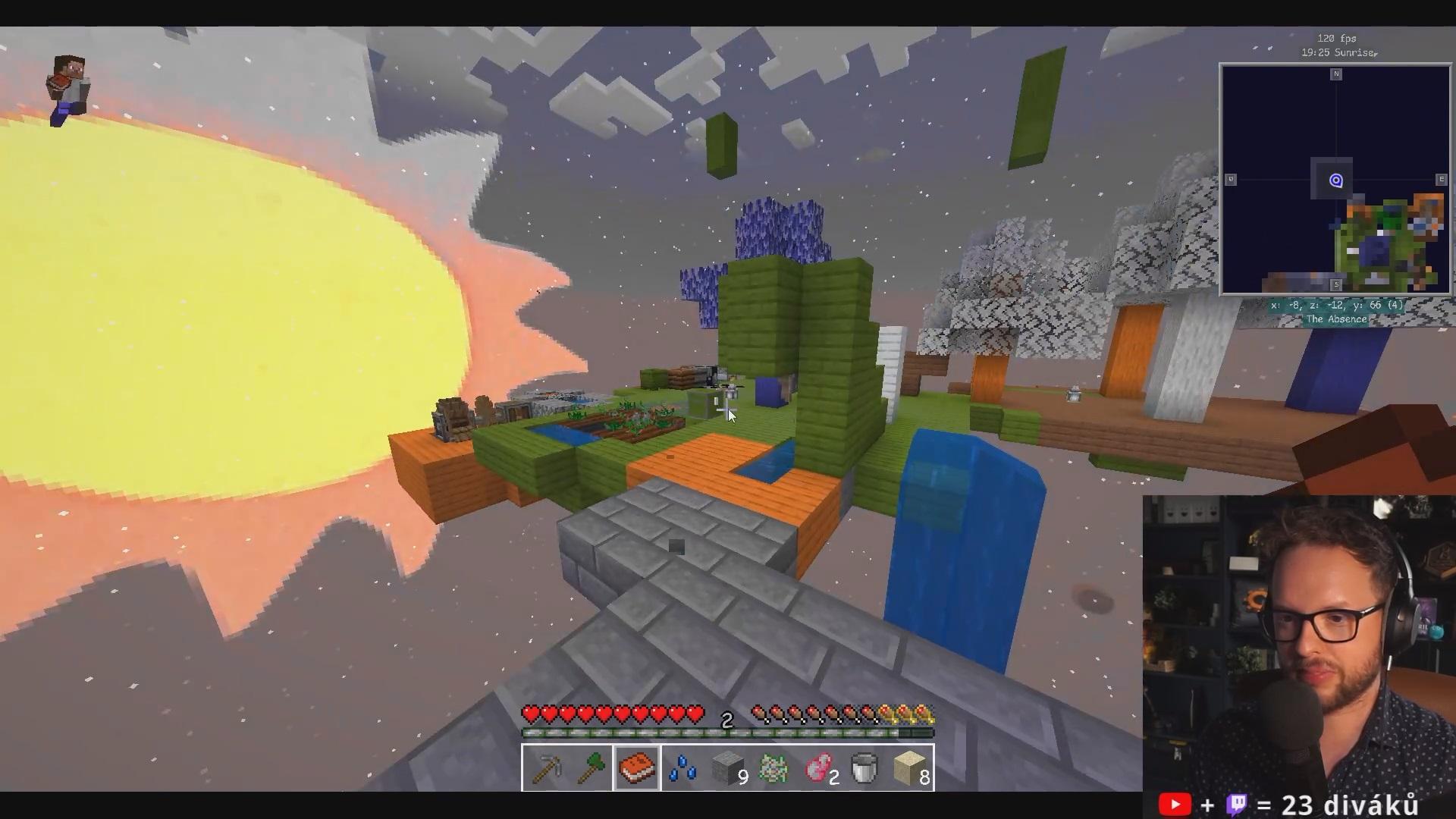Select the green speckled mesh item slot

tap(773, 768)
